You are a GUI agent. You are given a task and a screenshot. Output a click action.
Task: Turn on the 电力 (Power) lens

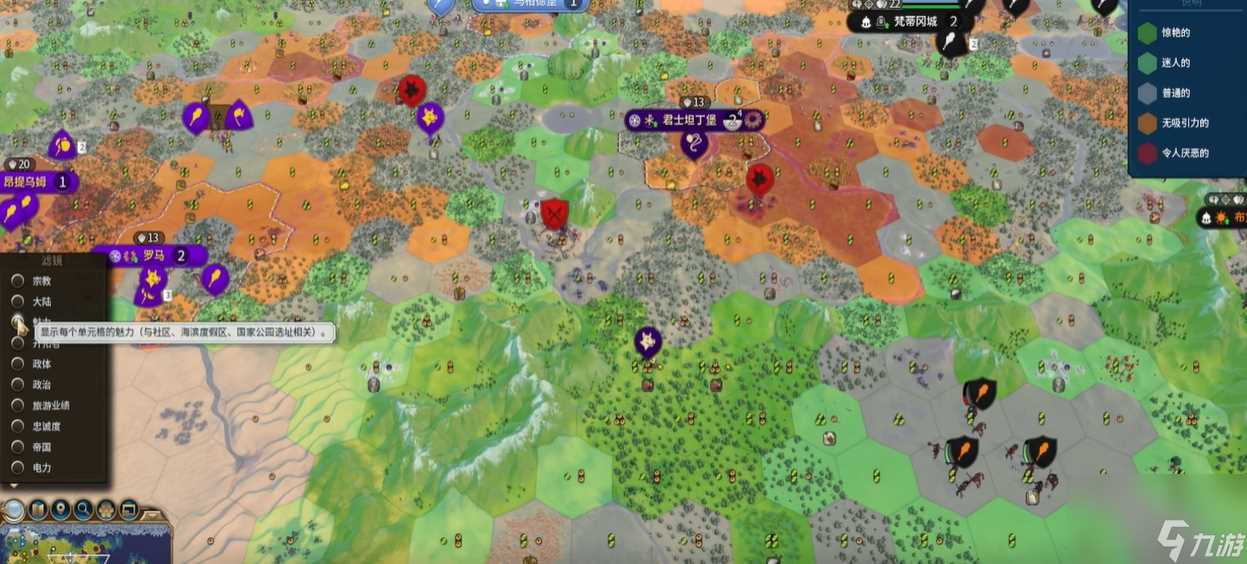click(18, 468)
